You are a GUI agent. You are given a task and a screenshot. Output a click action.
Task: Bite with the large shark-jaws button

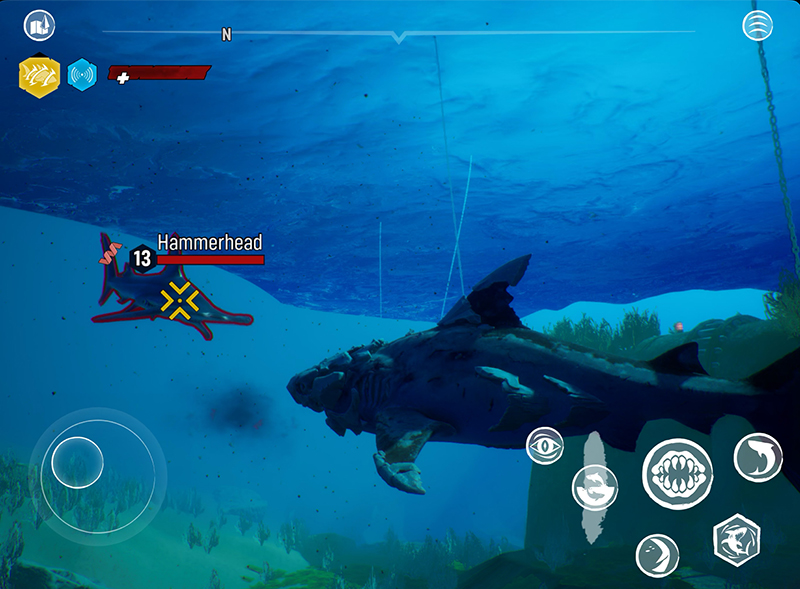tap(677, 472)
